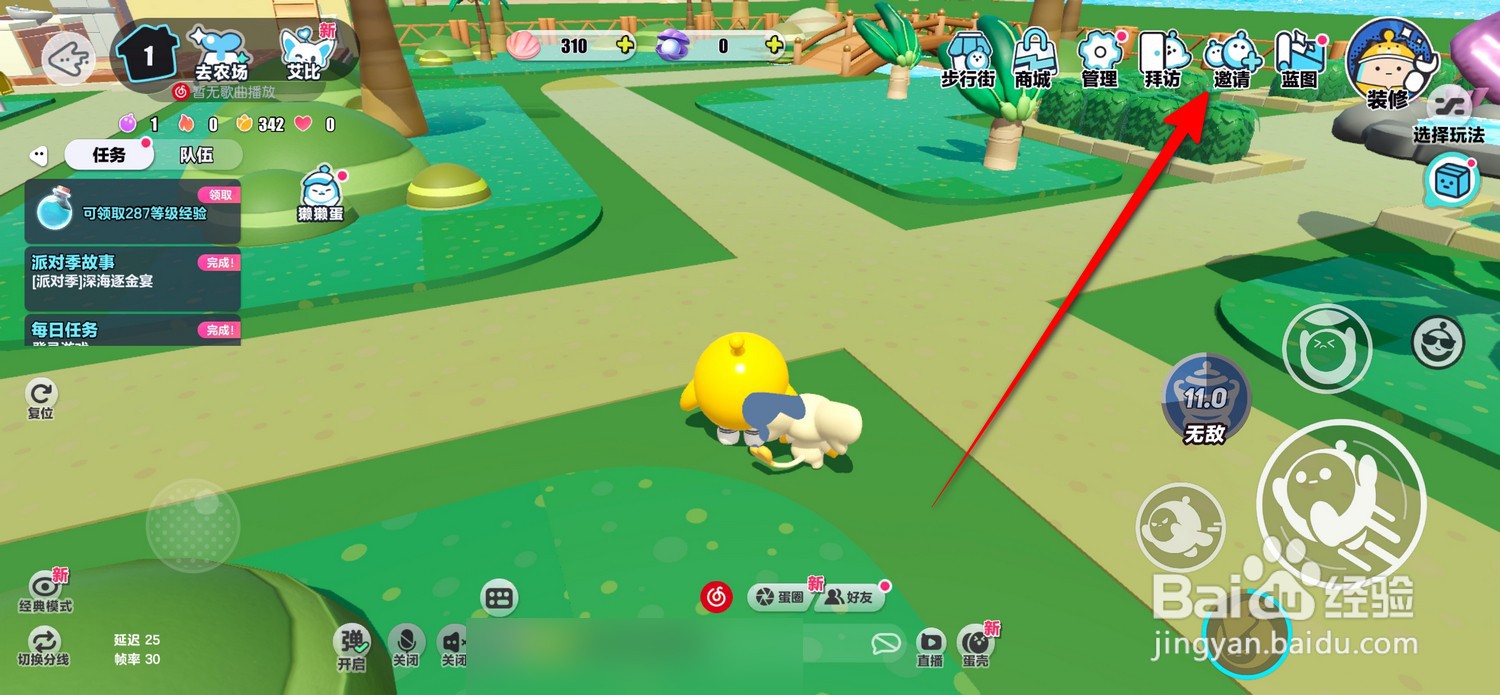This screenshot has width=1500, height=695.
Task: Open the 商城 shop
Action: coord(1033,58)
